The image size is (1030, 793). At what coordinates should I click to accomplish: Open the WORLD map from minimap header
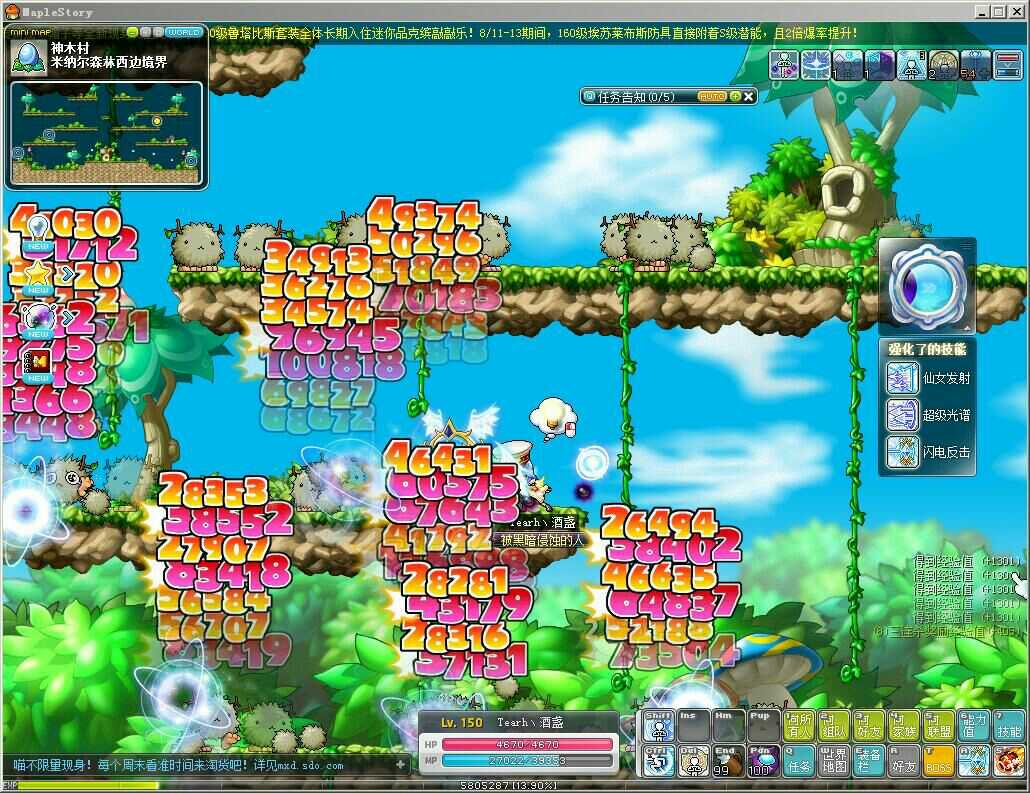(x=184, y=31)
